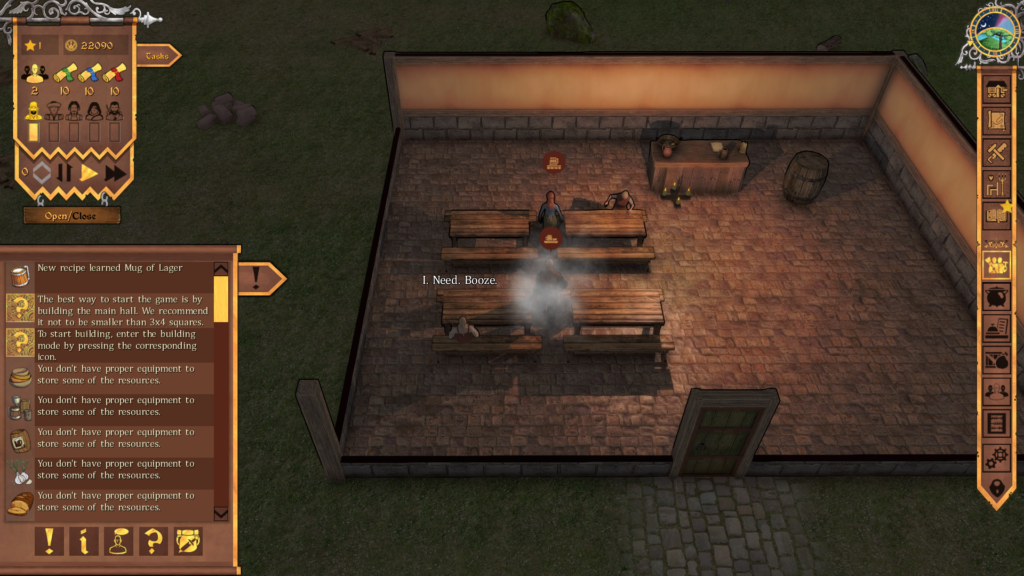This screenshot has height=576, width=1024.
Task: Pause the game speed
Action: pyautogui.click(x=65, y=172)
